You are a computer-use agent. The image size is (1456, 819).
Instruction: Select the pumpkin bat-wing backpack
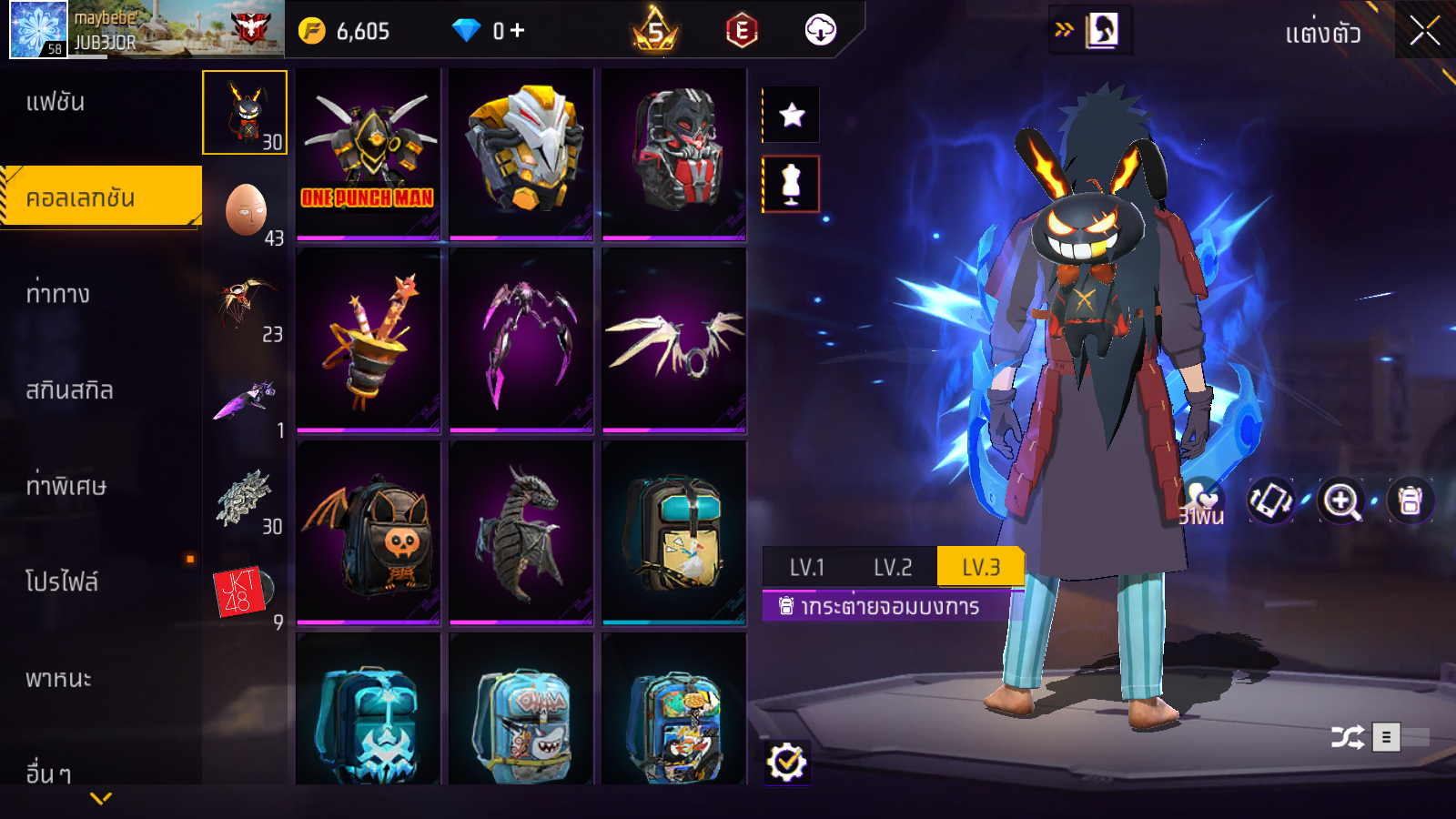point(369,532)
